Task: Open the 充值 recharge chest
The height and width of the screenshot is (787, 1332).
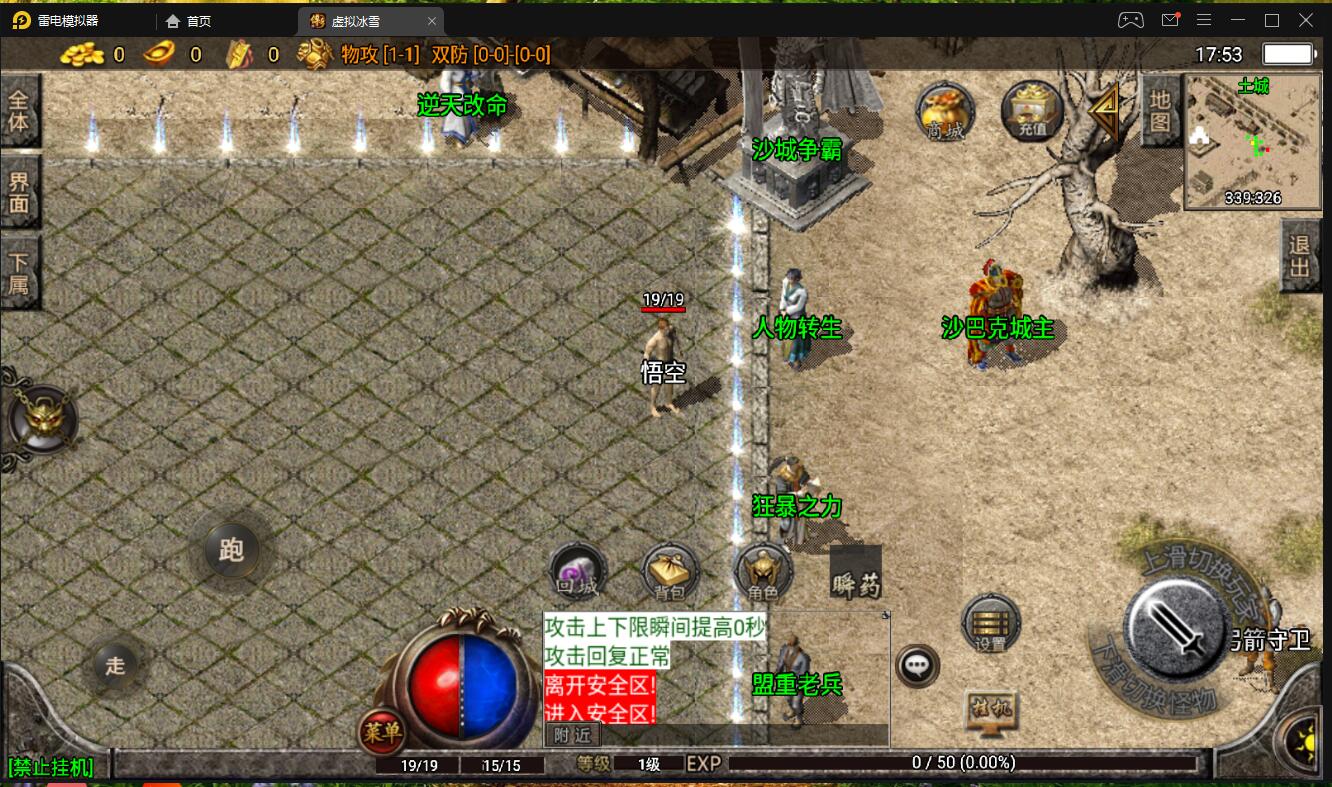Action: click(x=1031, y=110)
